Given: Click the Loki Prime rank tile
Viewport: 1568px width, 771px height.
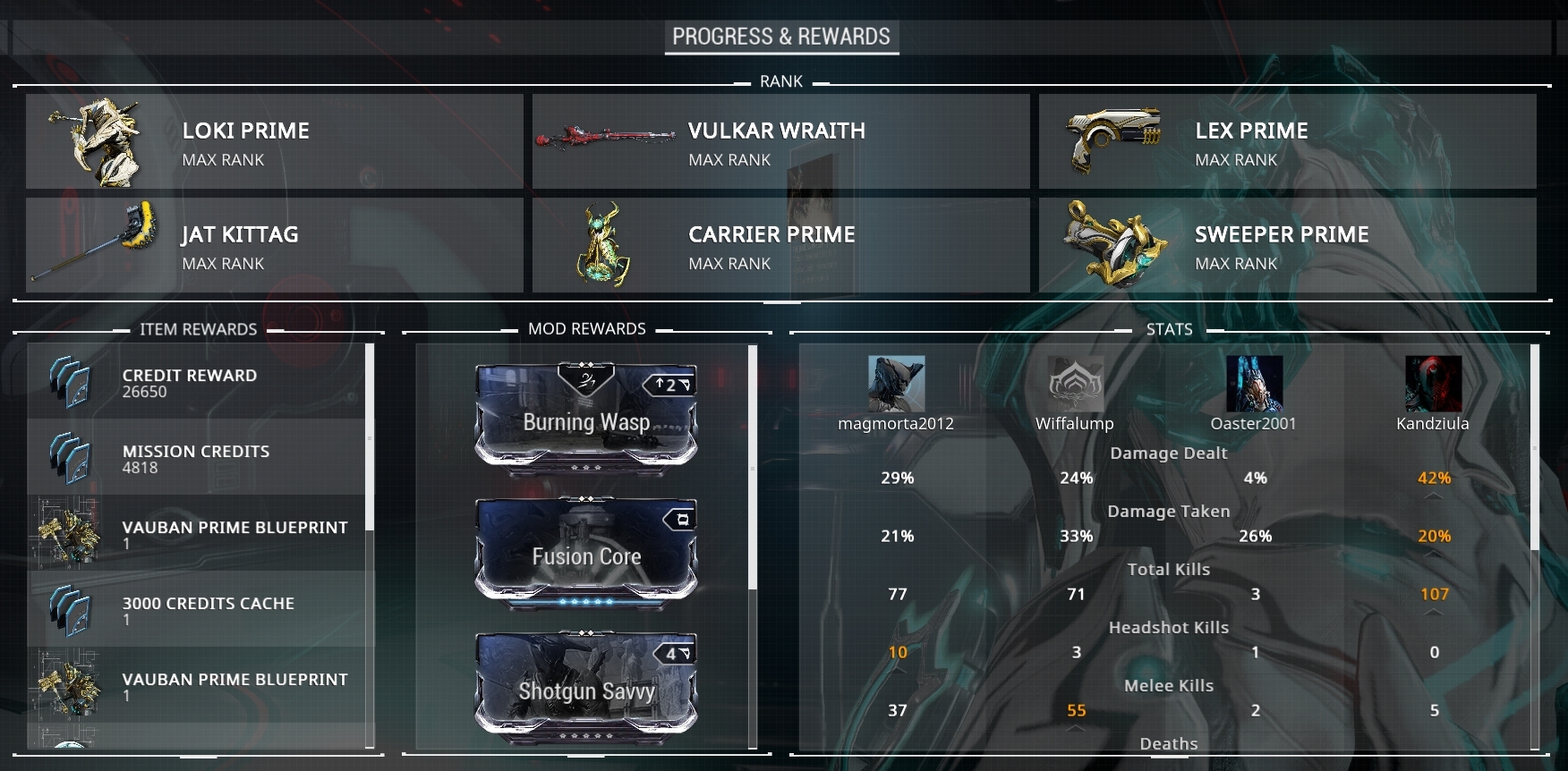Looking at the screenshot, I should (x=274, y=142).
